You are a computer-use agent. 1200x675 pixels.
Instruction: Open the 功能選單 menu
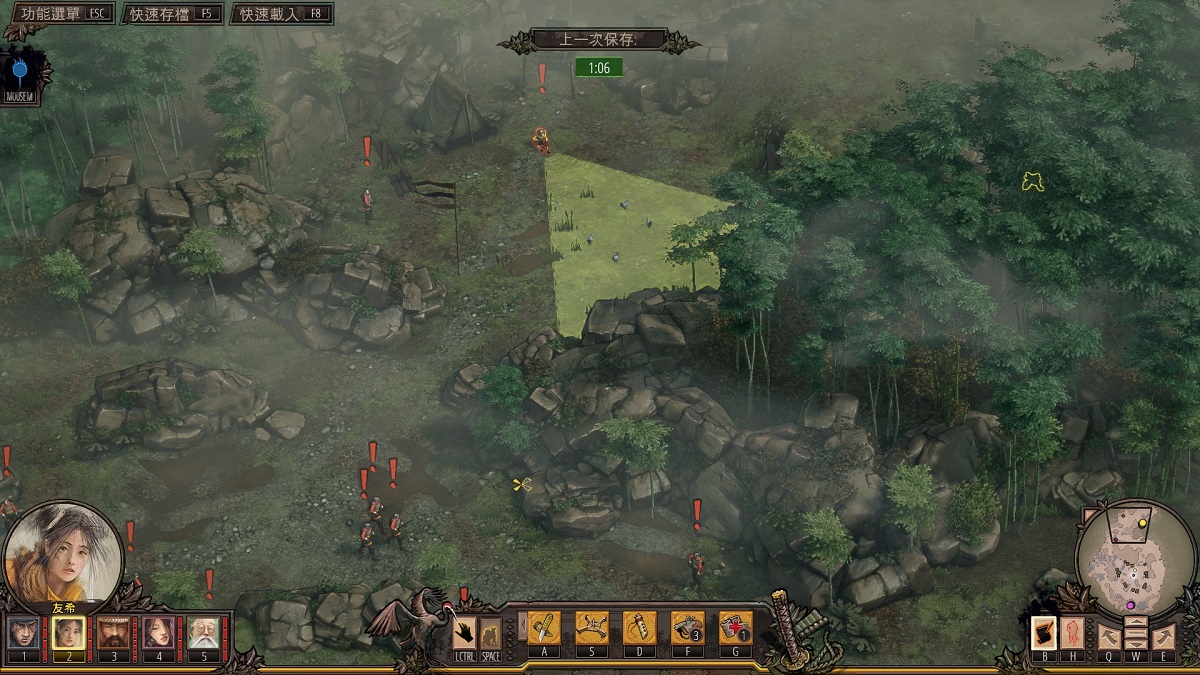point(58,14)
